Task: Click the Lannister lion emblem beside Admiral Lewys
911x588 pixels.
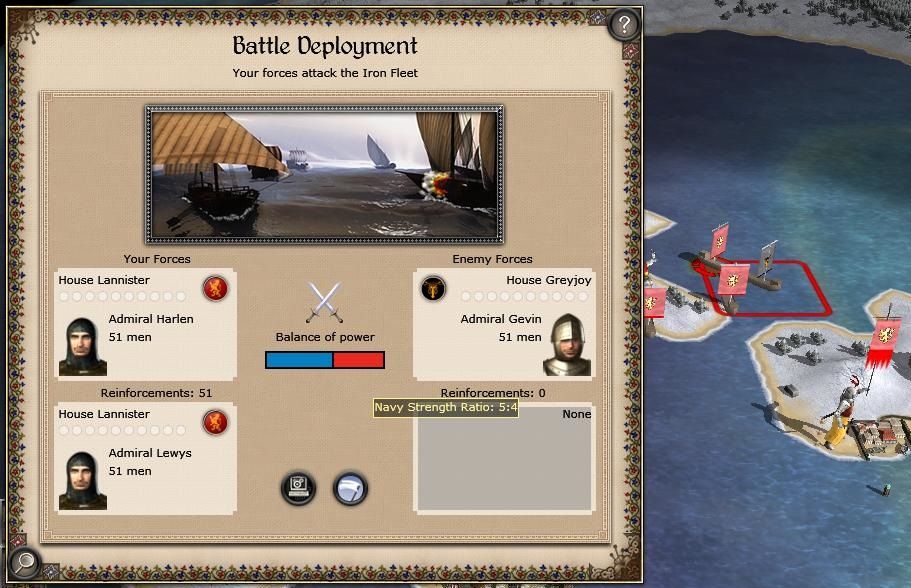Action: point(215,422)
